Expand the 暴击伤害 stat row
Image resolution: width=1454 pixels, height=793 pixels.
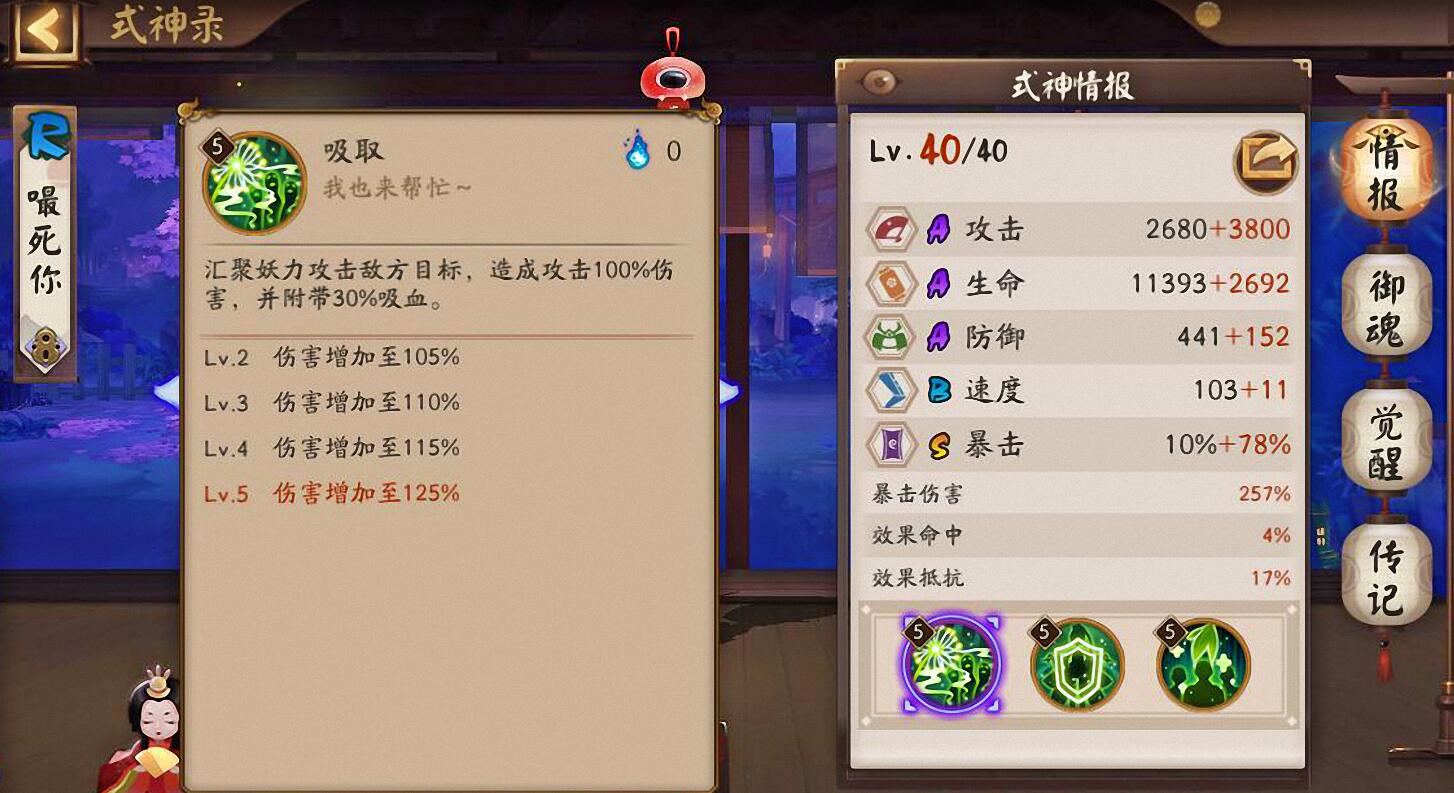pos(1080,494)
